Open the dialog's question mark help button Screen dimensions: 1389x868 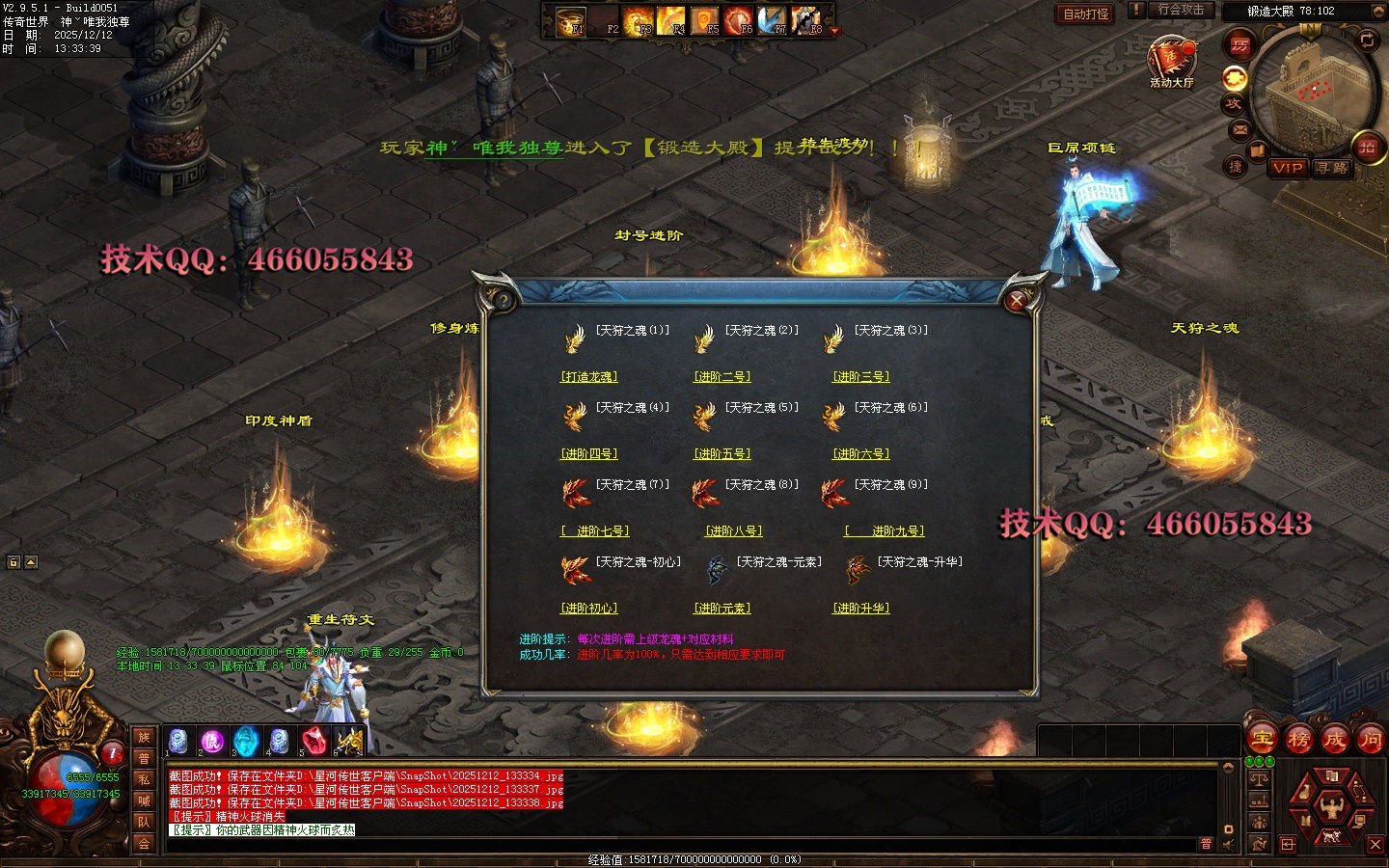coord(504,300)
